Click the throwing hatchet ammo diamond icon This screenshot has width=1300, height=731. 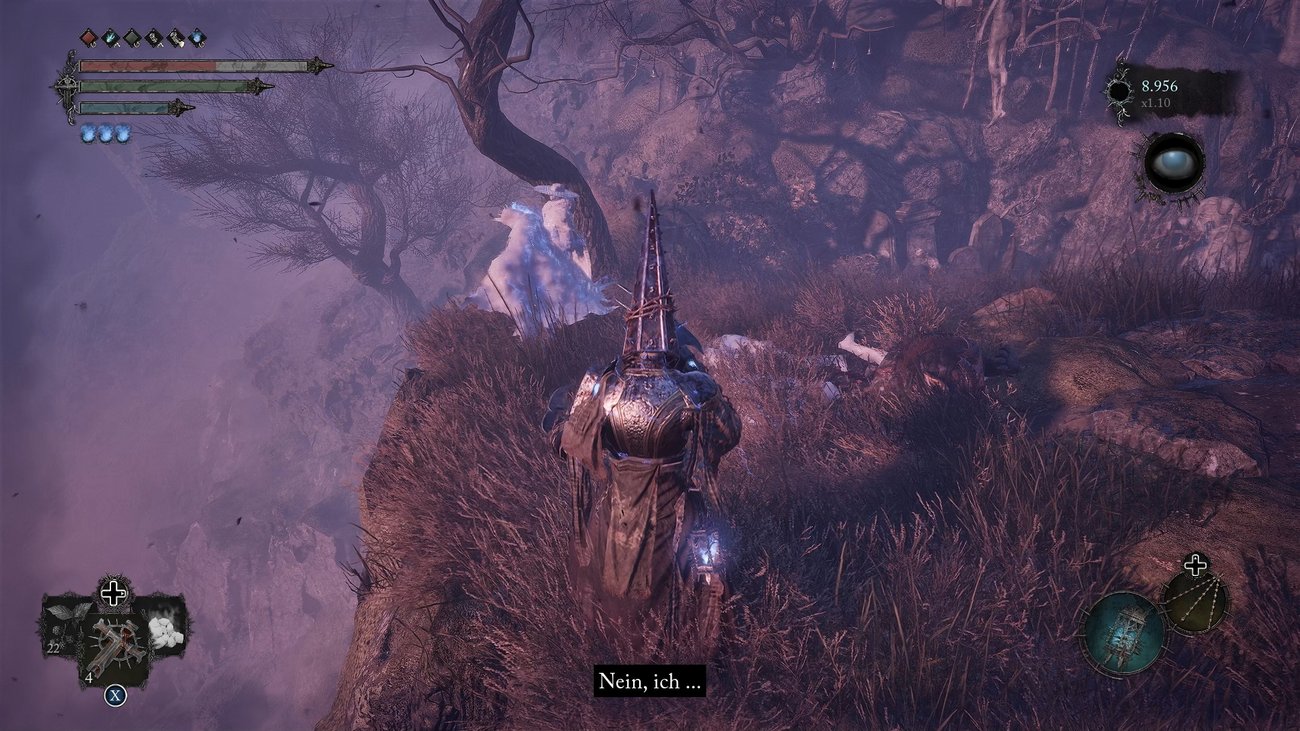176,36
